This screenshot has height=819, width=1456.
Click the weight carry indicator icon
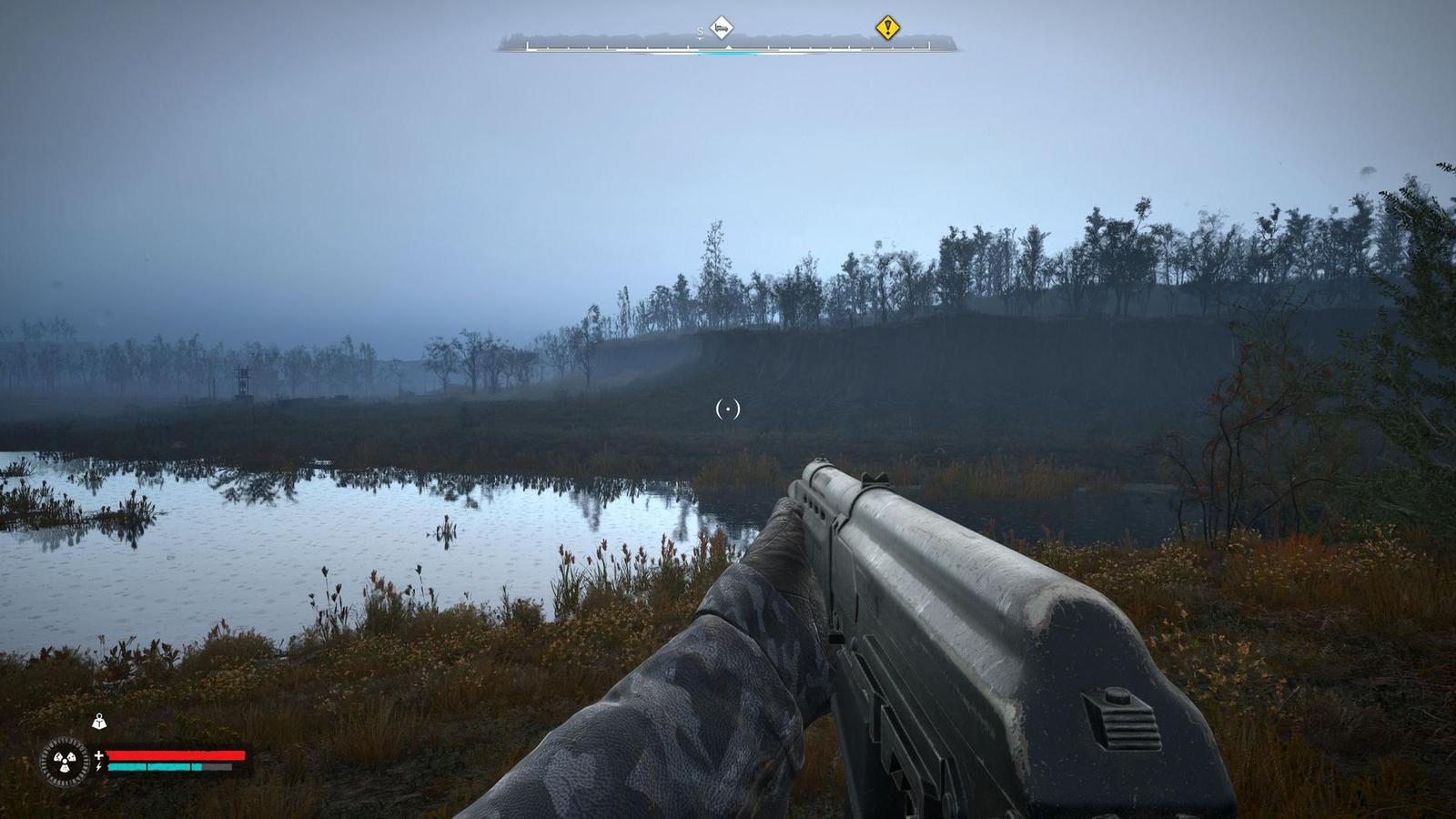(x=100, y=722)
